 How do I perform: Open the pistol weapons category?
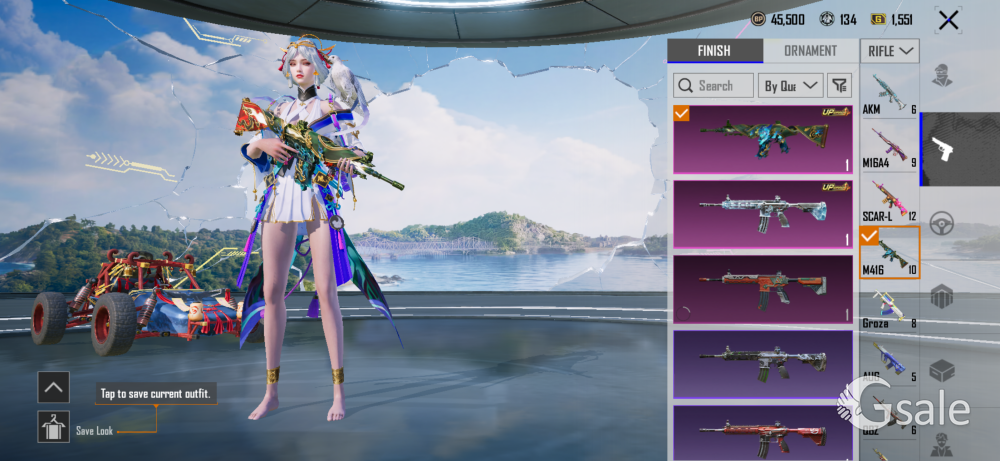(943, 150)
